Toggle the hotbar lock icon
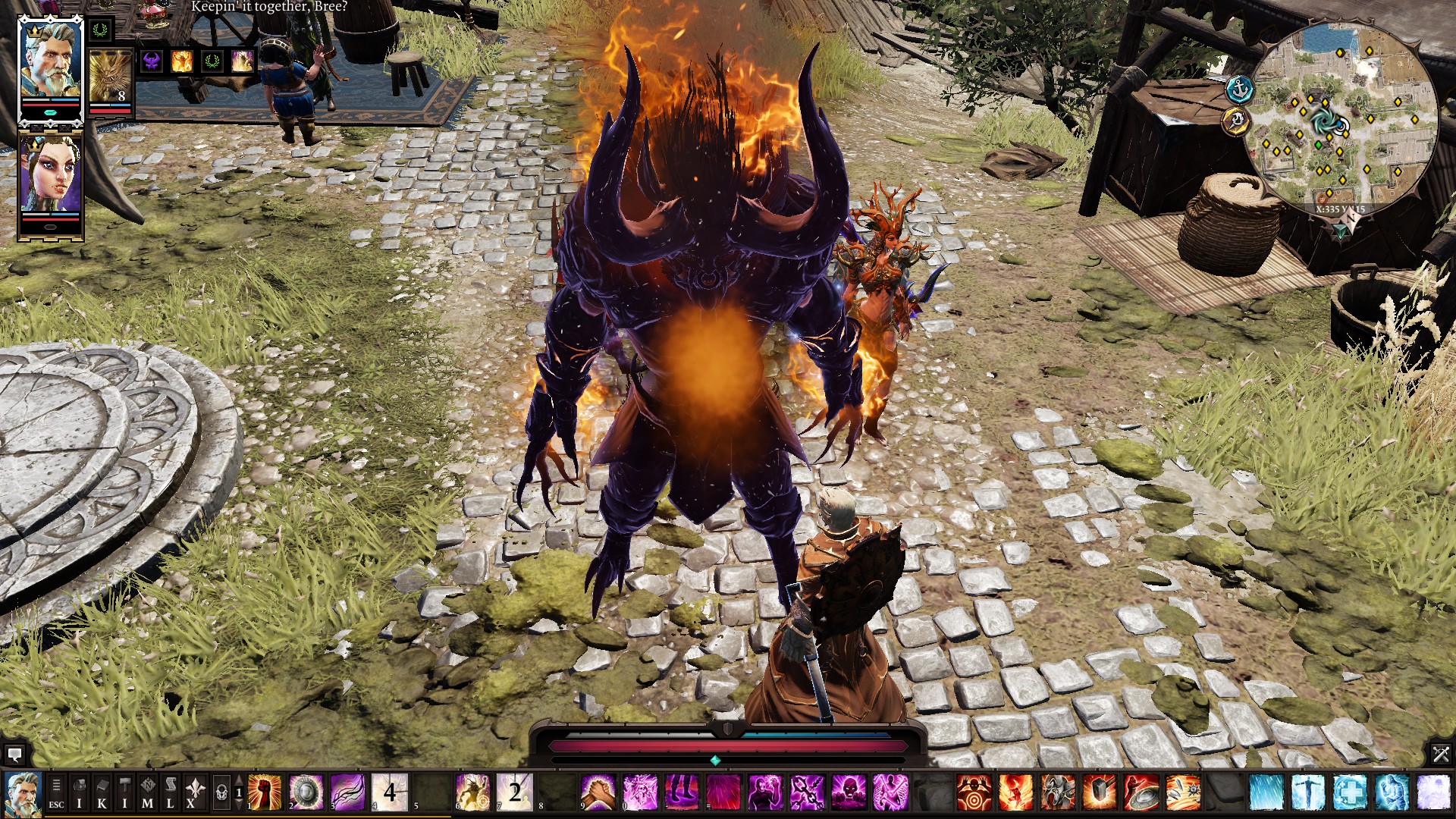The image size is (1456, 819). tap(221, 793)
